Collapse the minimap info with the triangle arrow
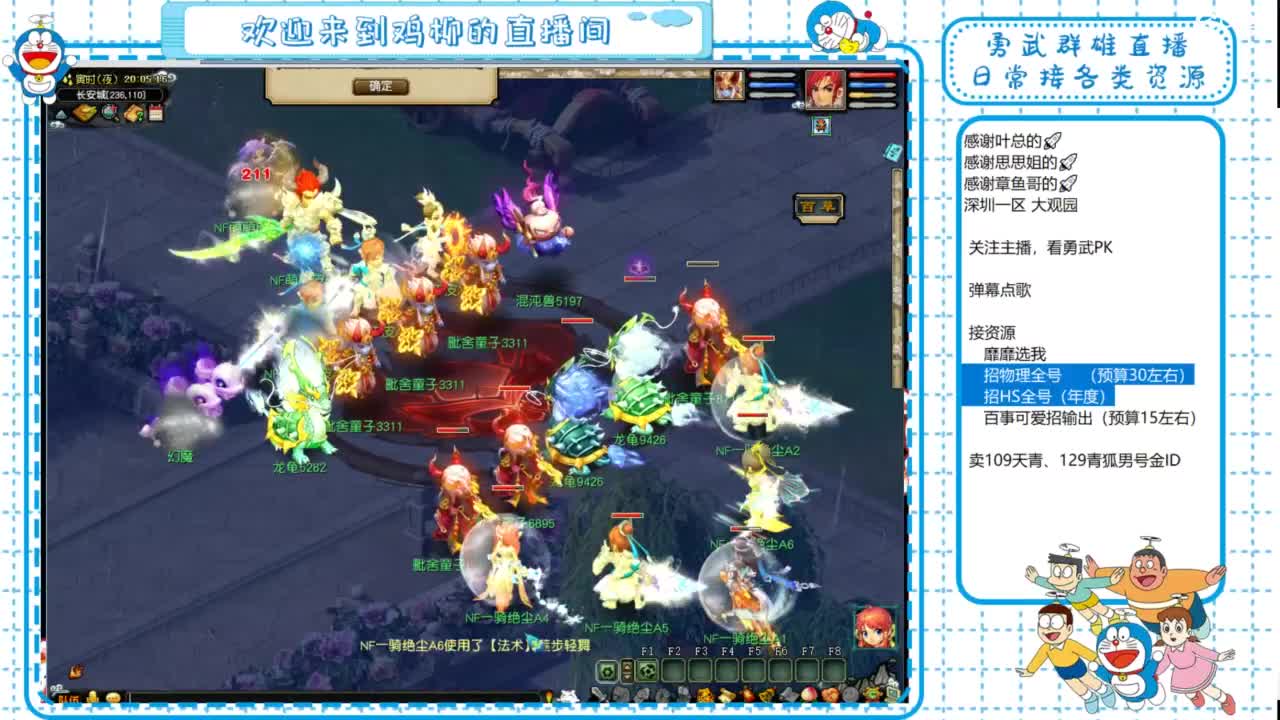Image resolution: width=1280 pixels, height=720 pixels. pyautogui.click(x=61, y=114)
